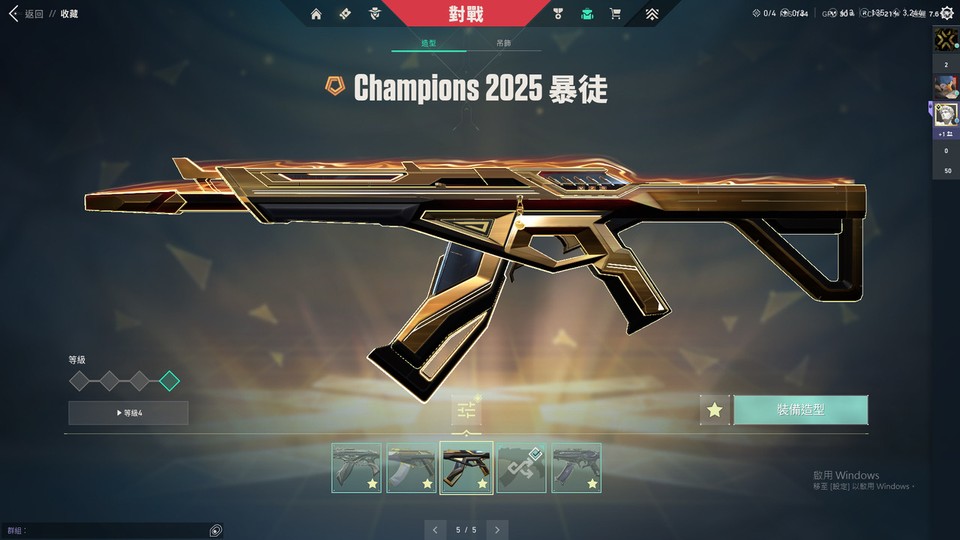
Task: Go to the previous skin page arrow
Action: click(435, 529)
